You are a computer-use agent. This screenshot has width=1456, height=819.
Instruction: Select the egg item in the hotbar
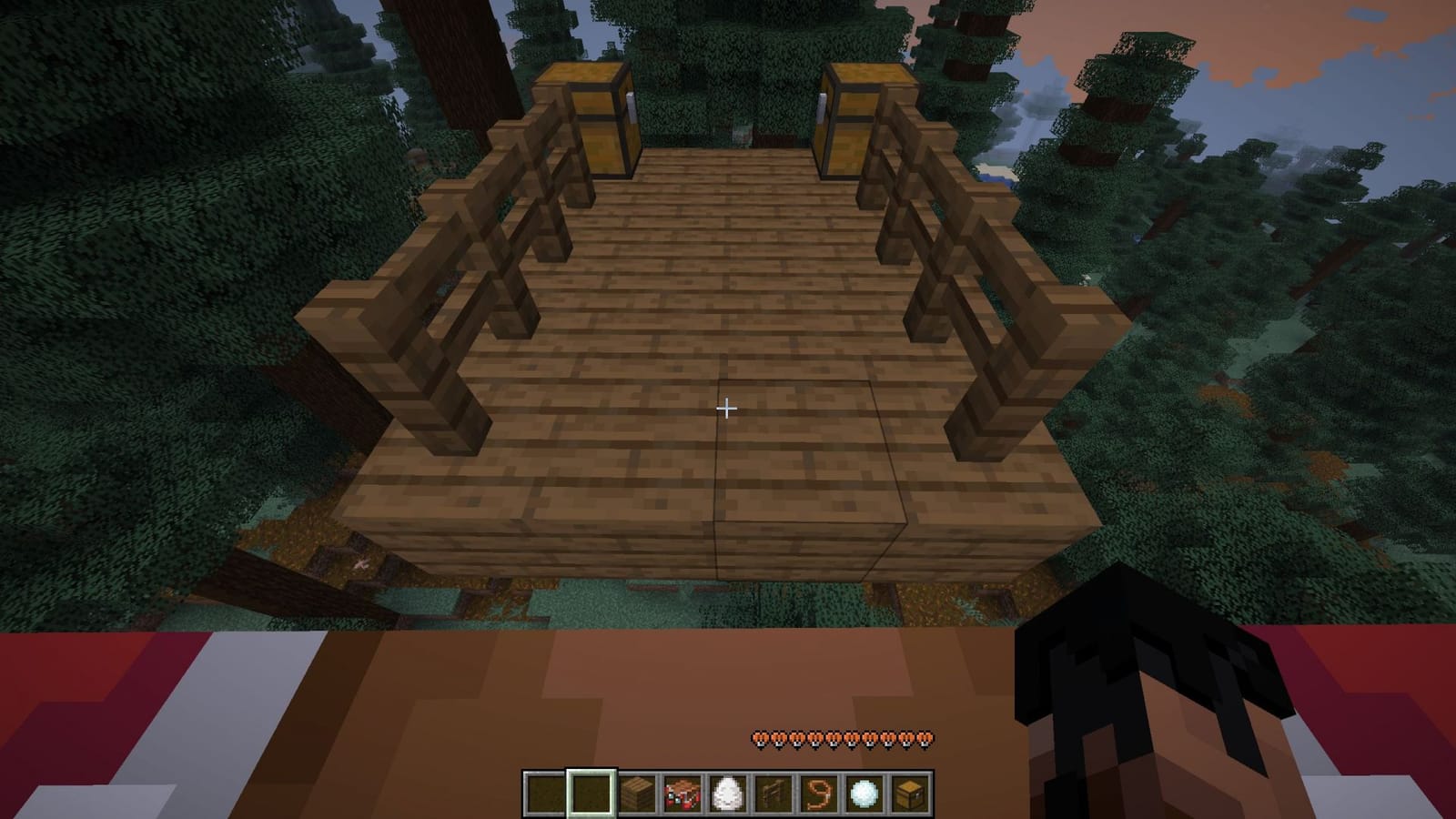727,792
